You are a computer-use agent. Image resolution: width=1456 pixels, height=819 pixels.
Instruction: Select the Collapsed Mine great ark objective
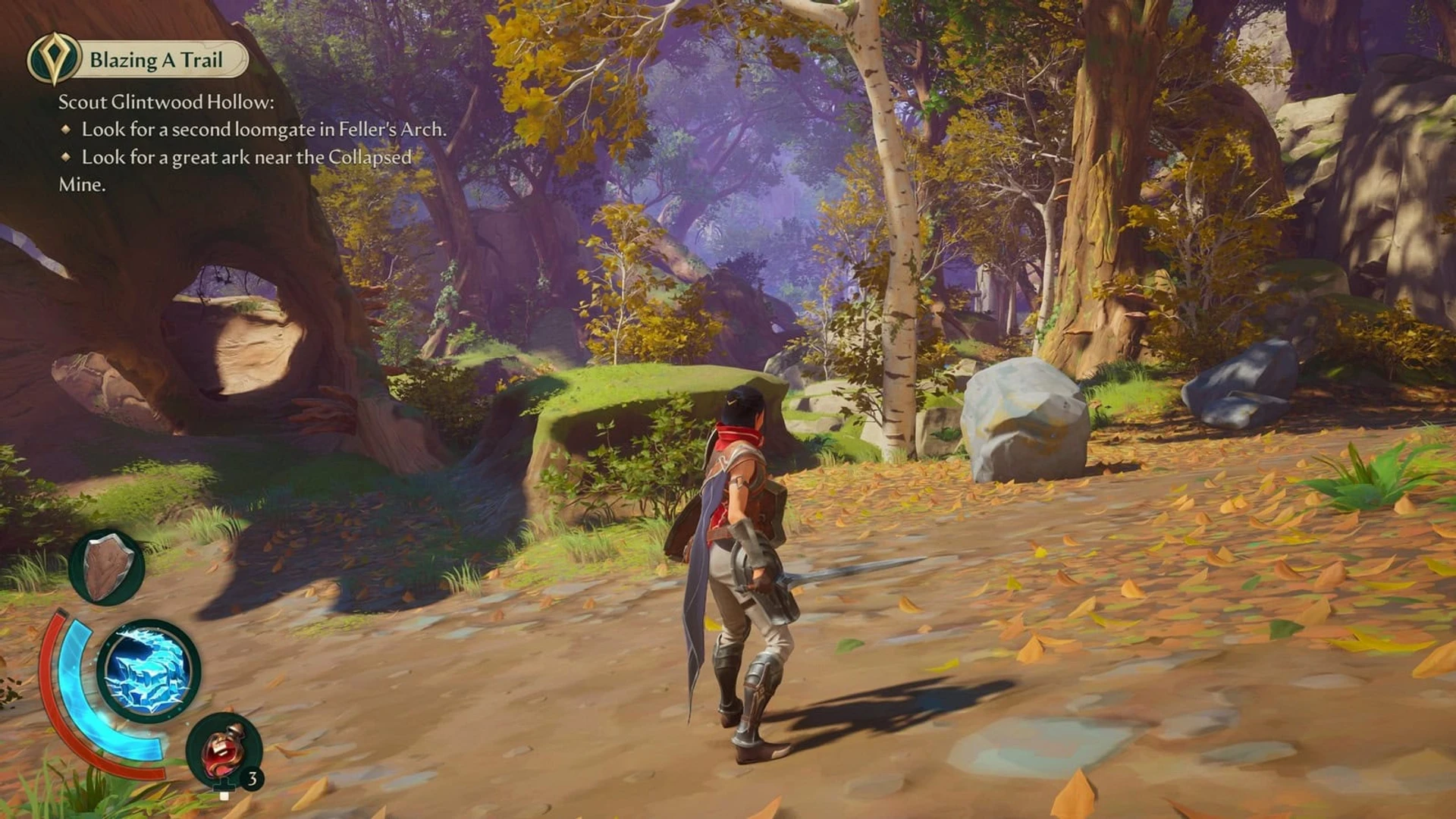pos(246,158)
